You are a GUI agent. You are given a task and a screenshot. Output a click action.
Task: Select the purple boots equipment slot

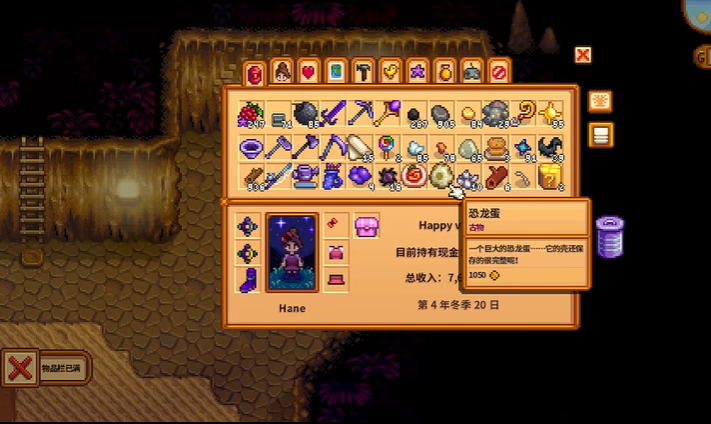[248, 279]
